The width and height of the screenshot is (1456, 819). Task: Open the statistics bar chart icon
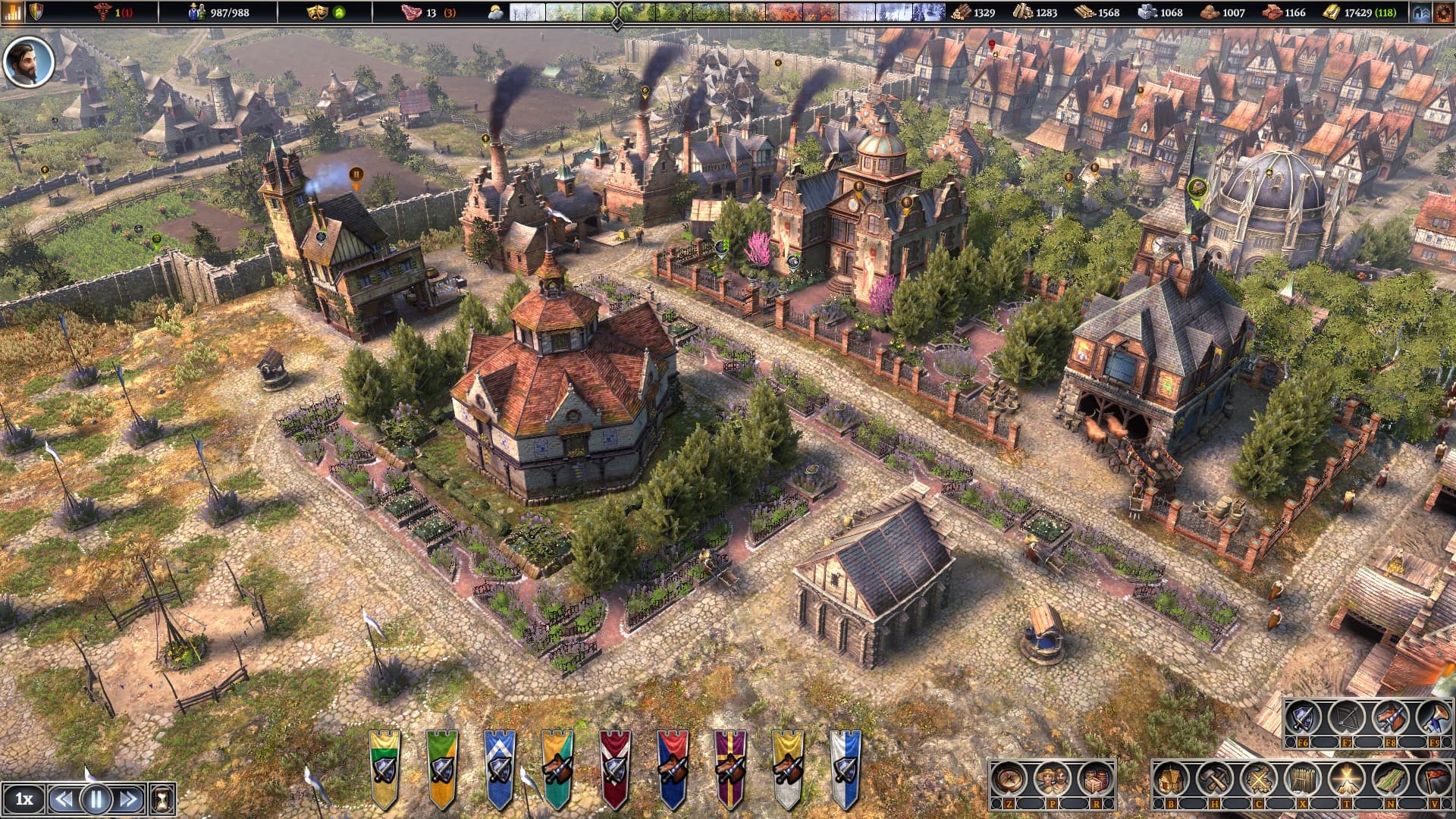pos(13,11)
